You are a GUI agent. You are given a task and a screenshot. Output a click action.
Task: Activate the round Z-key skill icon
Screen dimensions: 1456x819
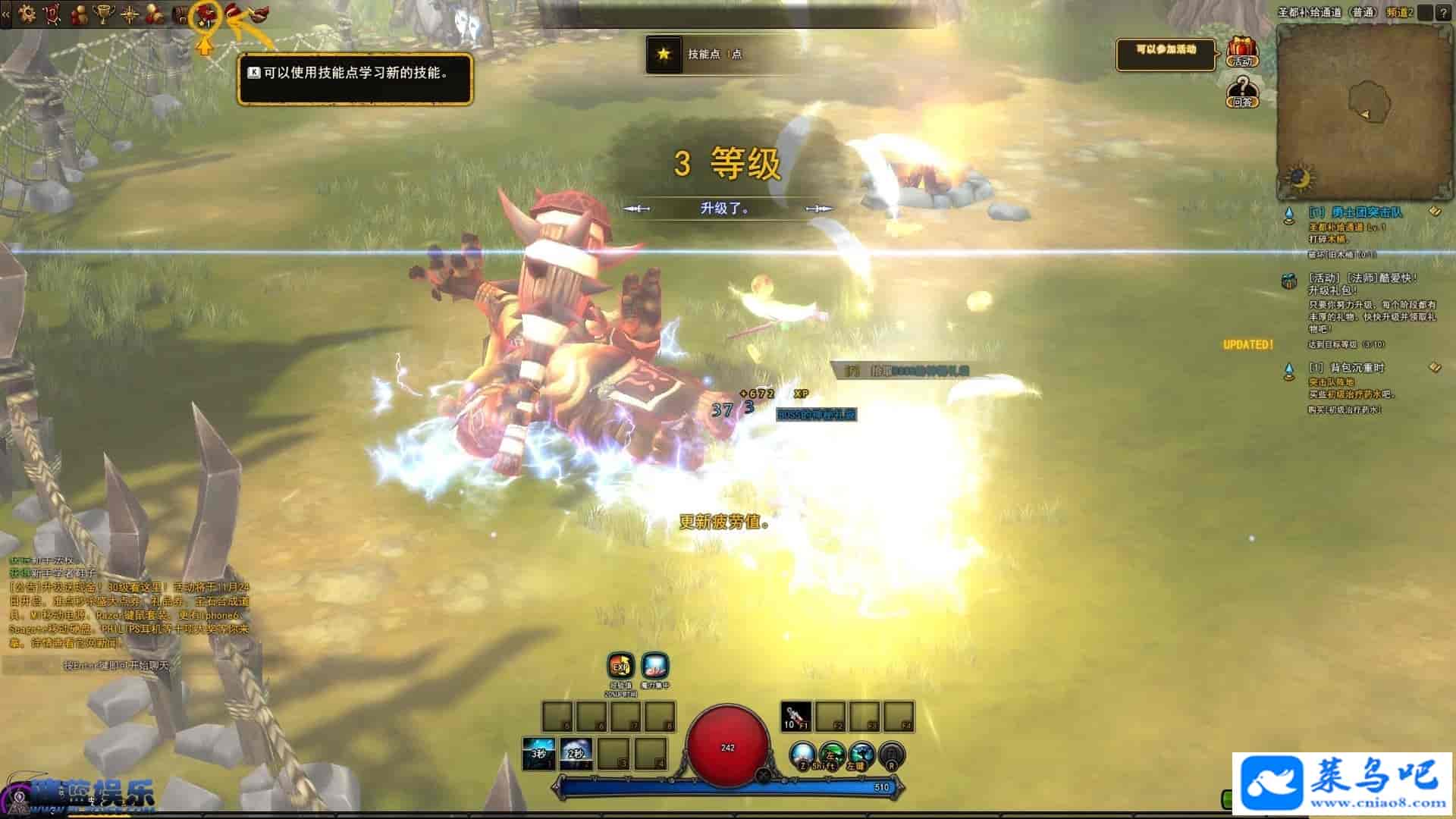click(802, 755)
